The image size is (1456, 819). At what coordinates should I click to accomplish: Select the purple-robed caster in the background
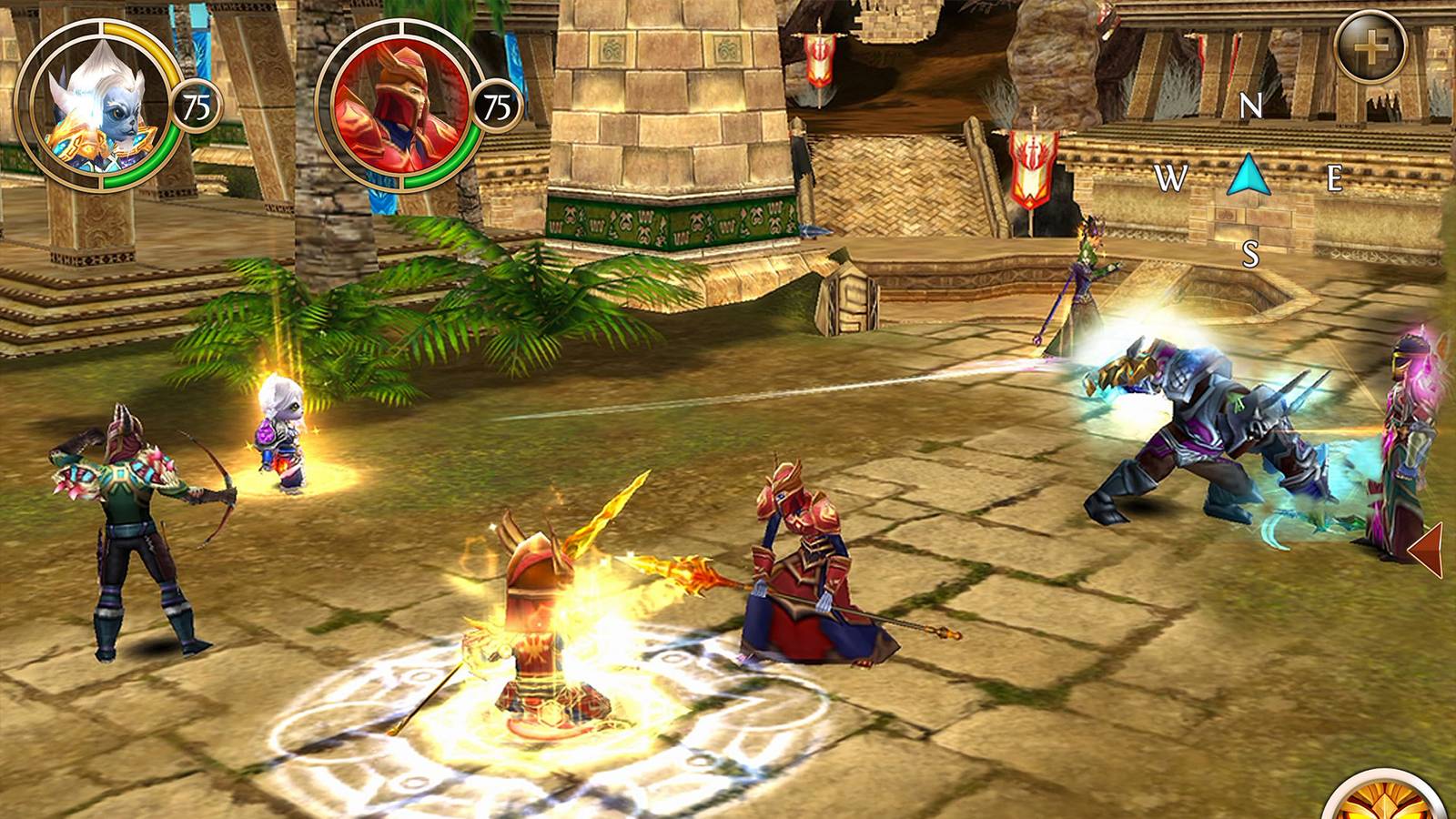coord(1083,273)
